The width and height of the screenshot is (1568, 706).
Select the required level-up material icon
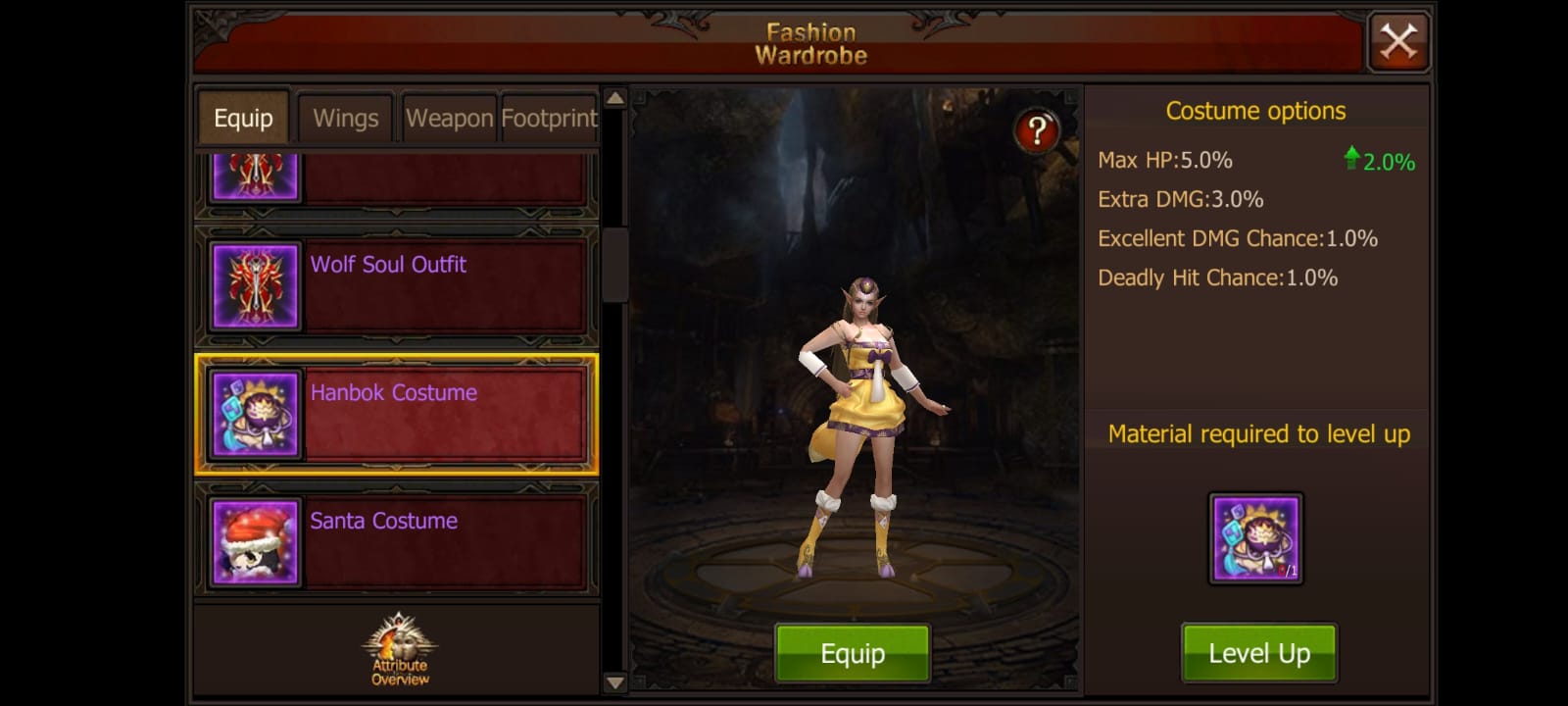click(x=1255, y=538)
